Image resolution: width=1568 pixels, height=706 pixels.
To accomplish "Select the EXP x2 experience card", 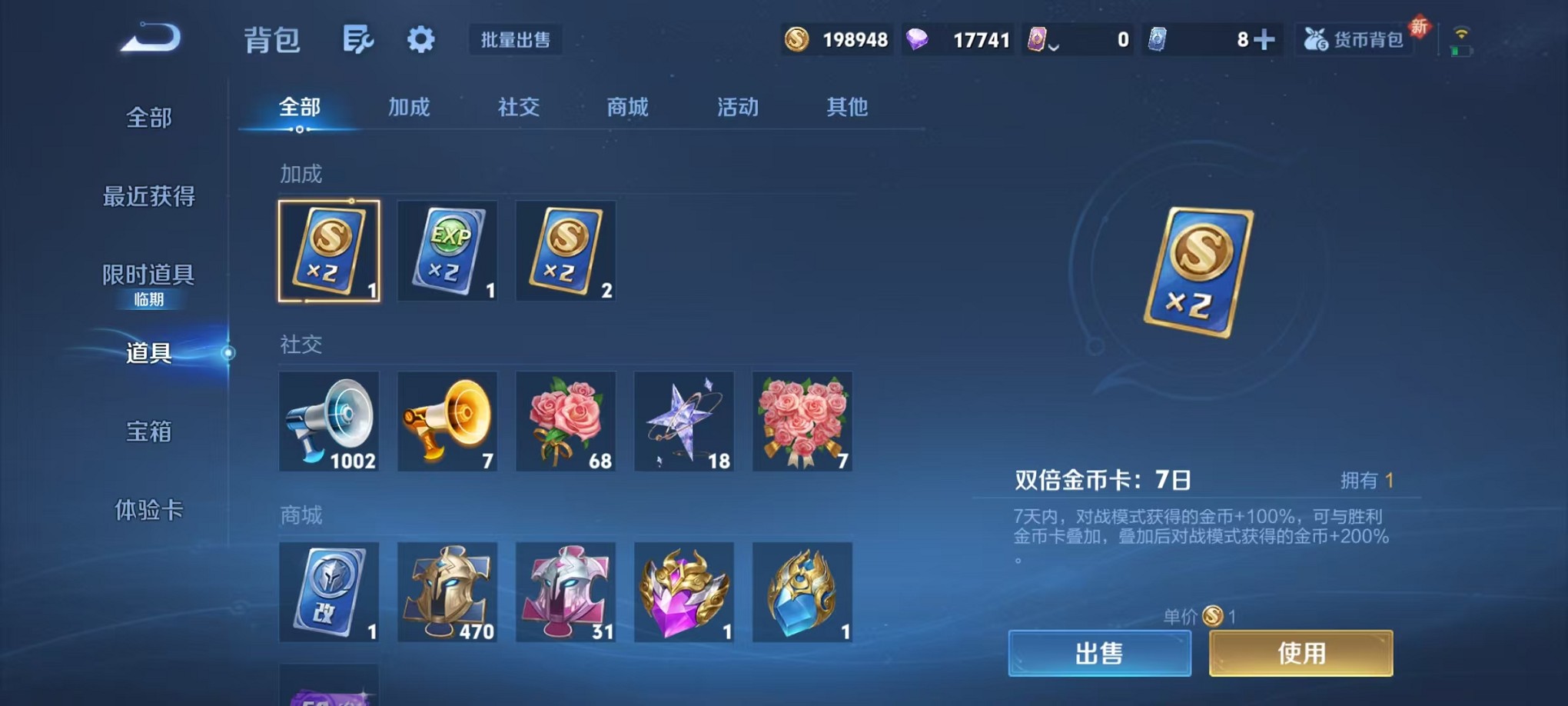I will click(447, 251).
